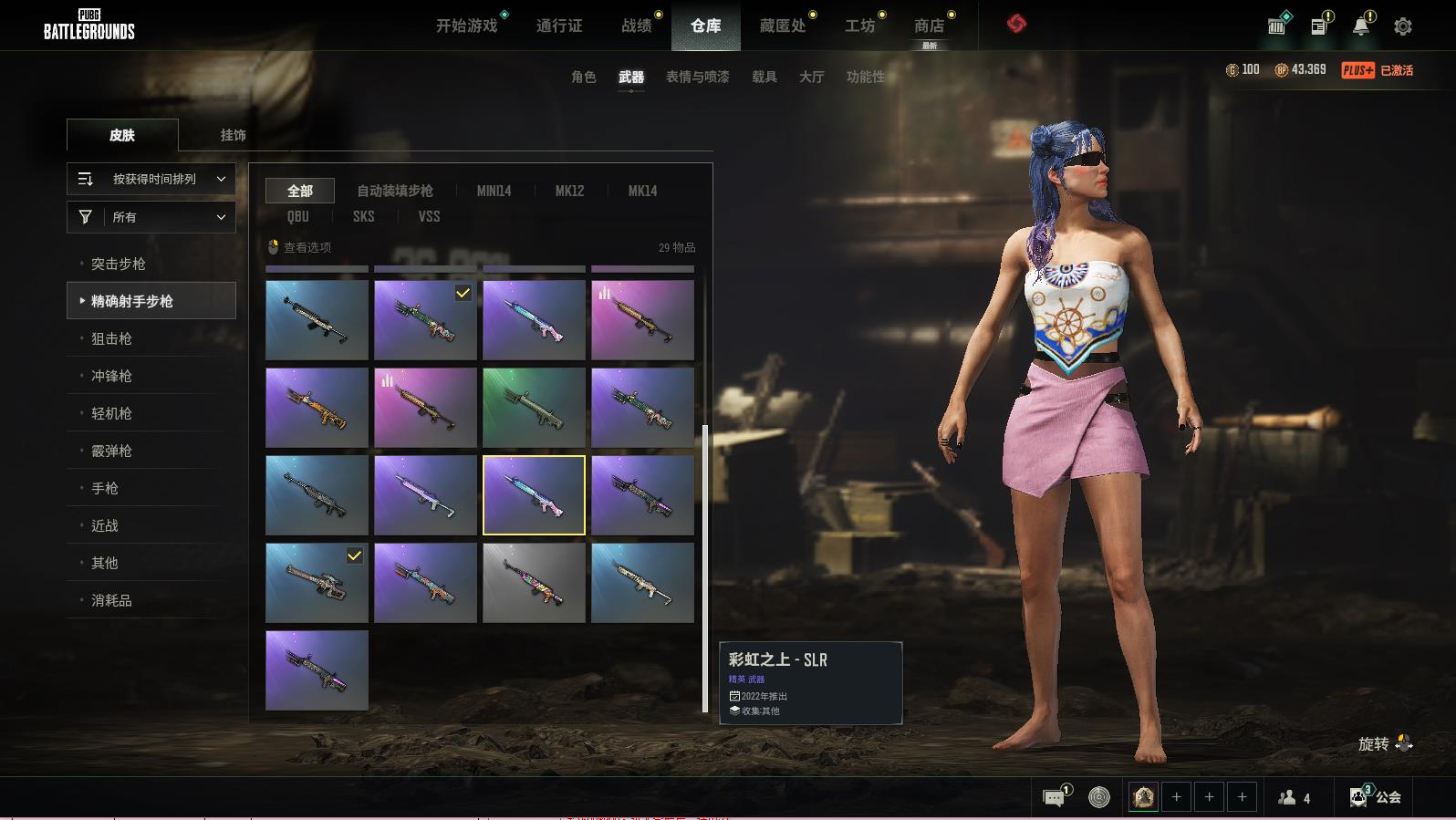Select the 狙击枪 sniper category
The height and width of the screenshot is (820, 1456).
(x=111, y=338)
